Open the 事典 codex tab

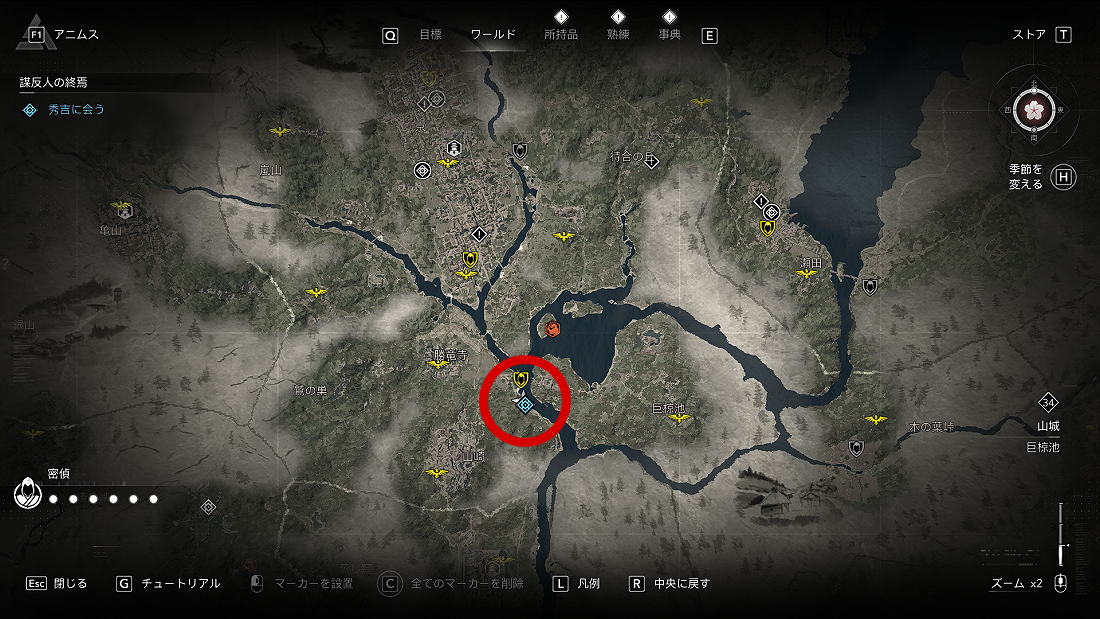669,35
